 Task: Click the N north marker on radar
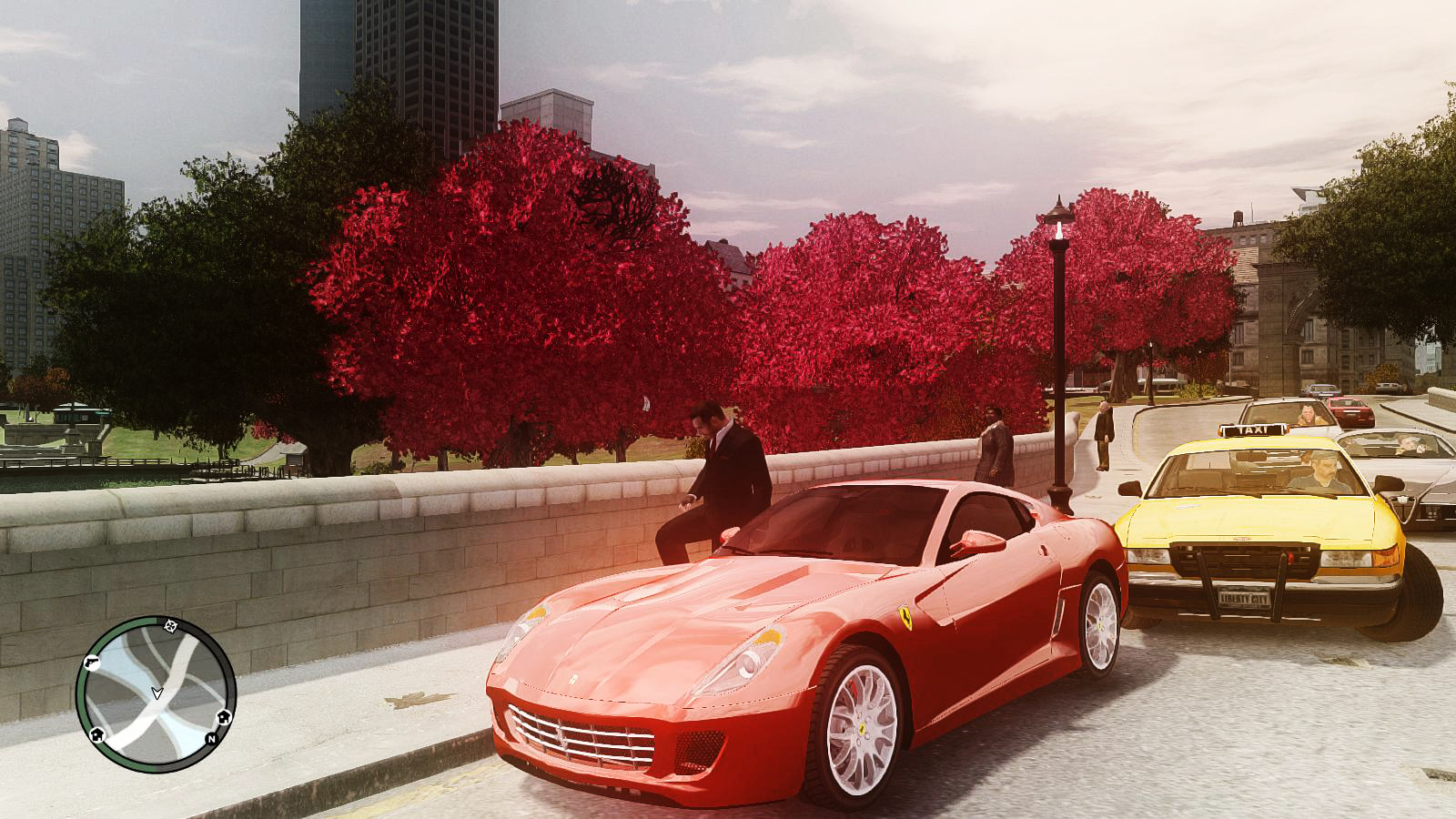point(211,738)
